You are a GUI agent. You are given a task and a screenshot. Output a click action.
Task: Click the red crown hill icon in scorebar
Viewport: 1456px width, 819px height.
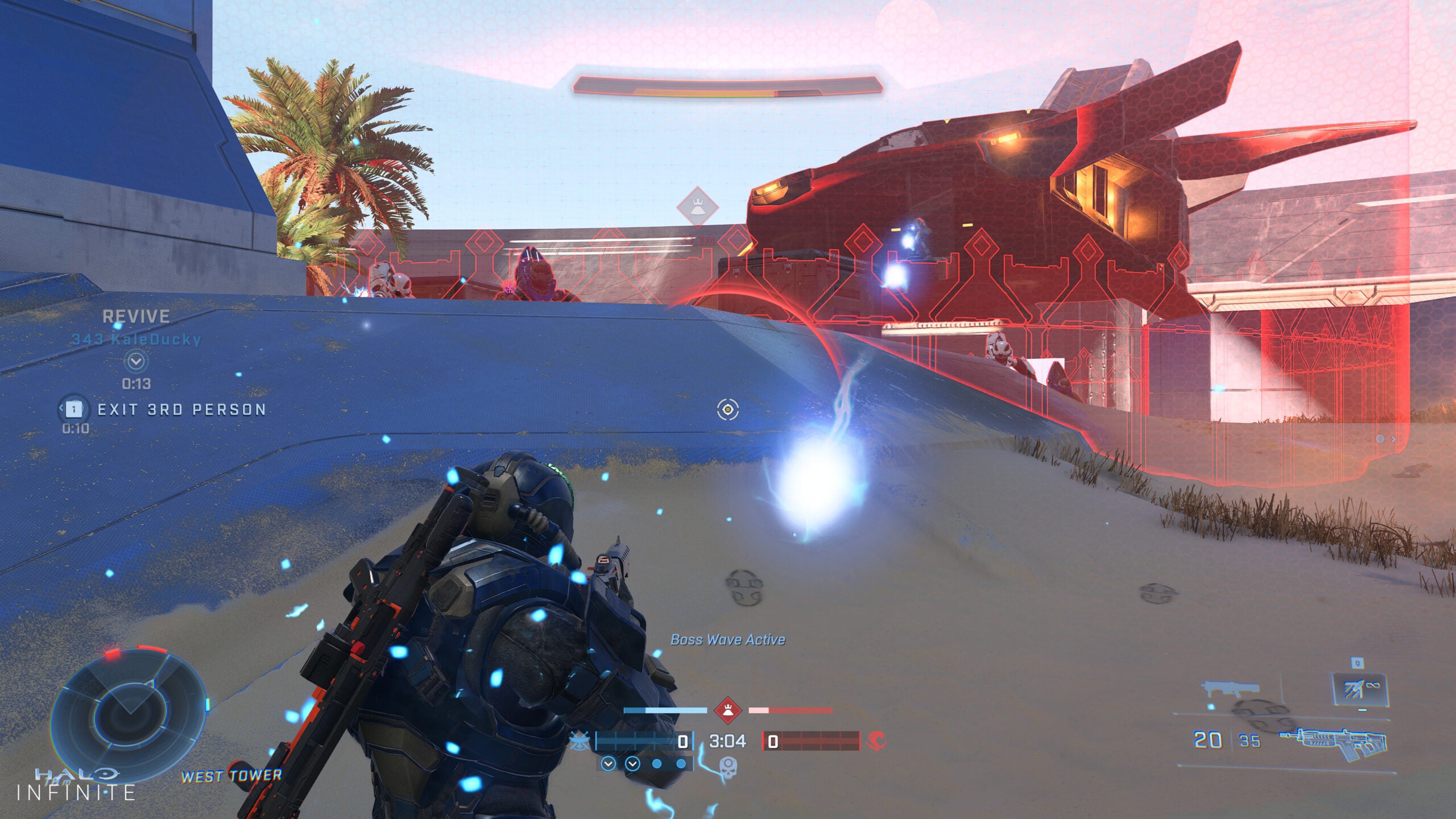coord(727,710)
